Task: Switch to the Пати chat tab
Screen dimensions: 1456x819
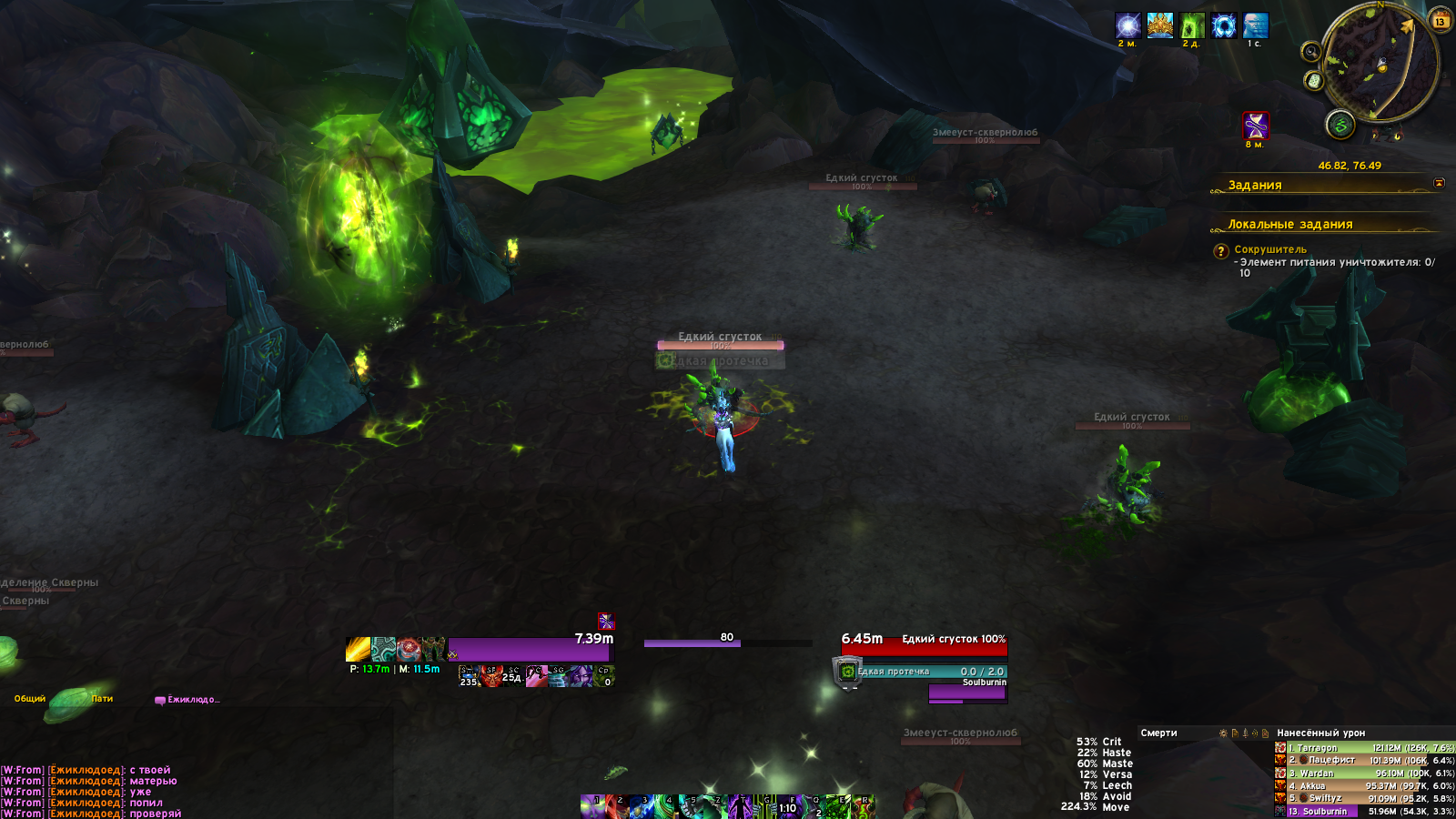Action: 102,699
